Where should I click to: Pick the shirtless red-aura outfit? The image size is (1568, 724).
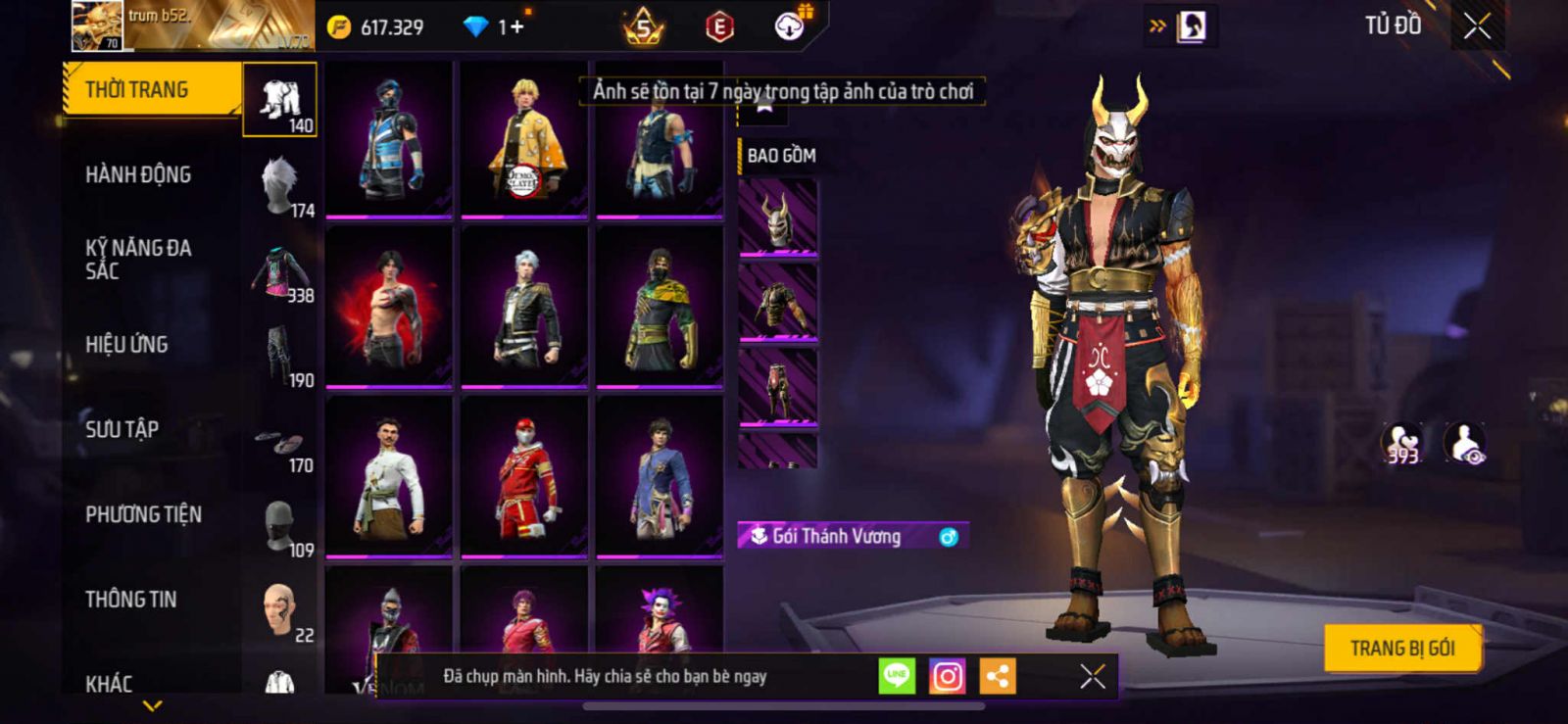point(389,308)
